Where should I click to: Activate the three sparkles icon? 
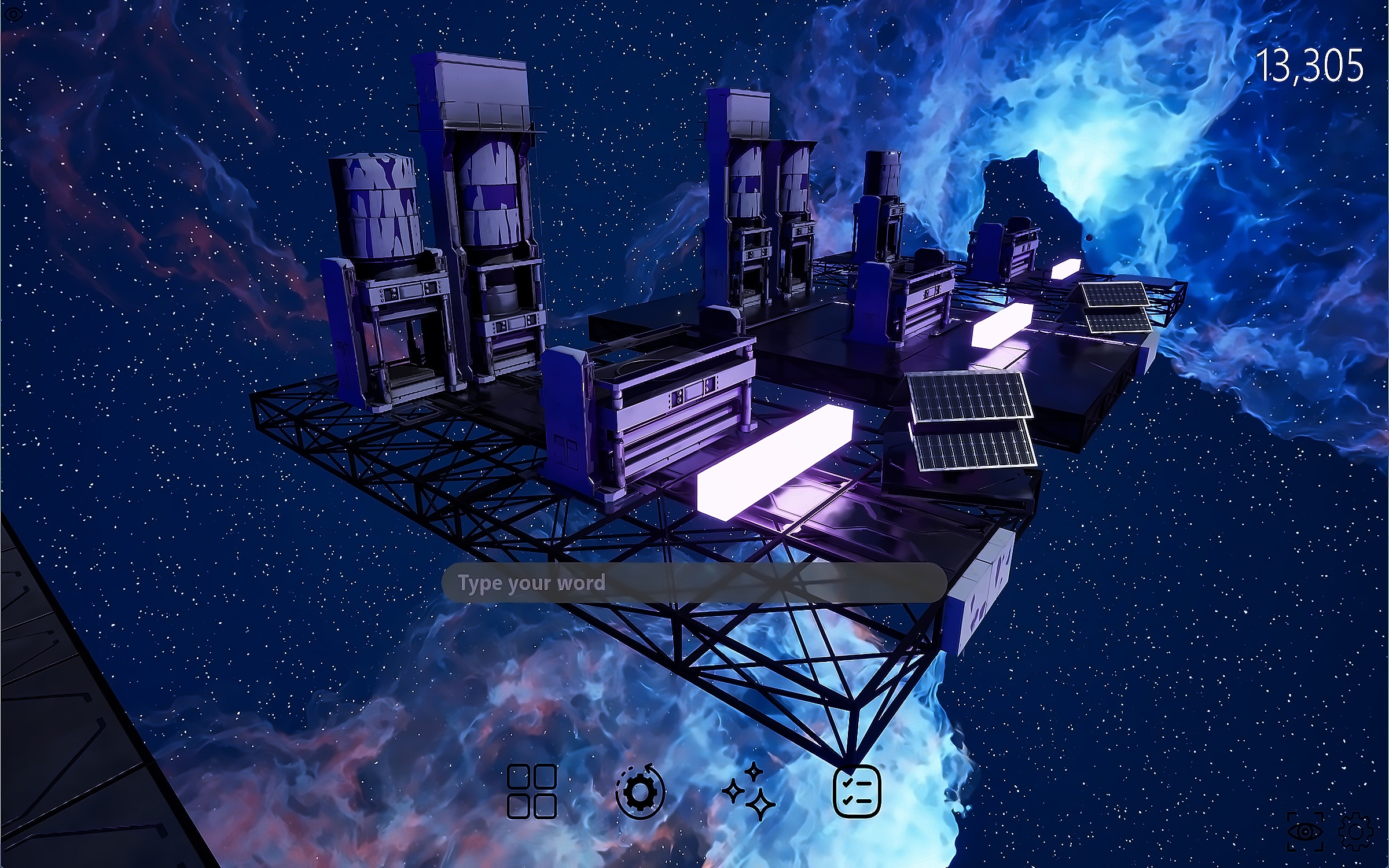(x=749, y=791)
